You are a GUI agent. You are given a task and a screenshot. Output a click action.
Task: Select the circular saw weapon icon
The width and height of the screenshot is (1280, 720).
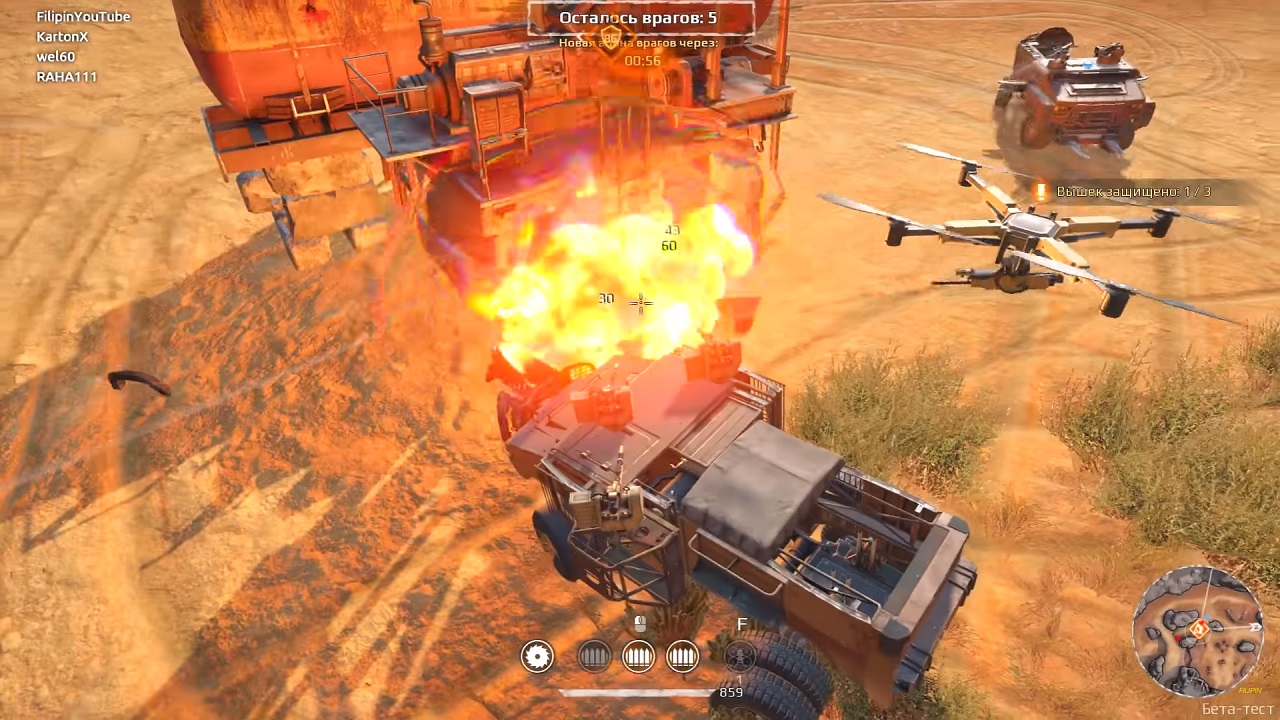pos(537,656)
